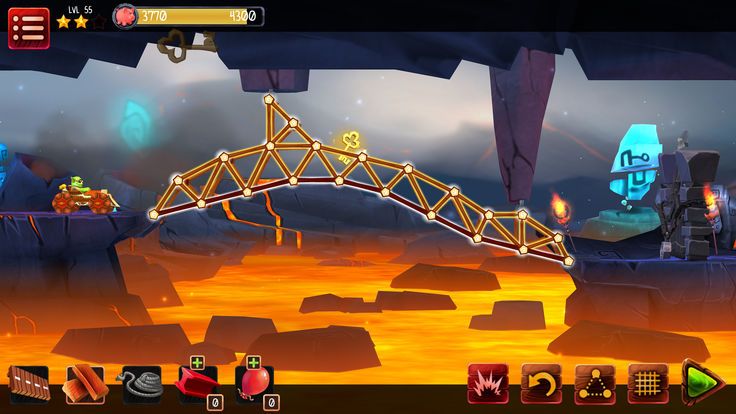Toggle the triangle node-linking tool

pos(595,383)
